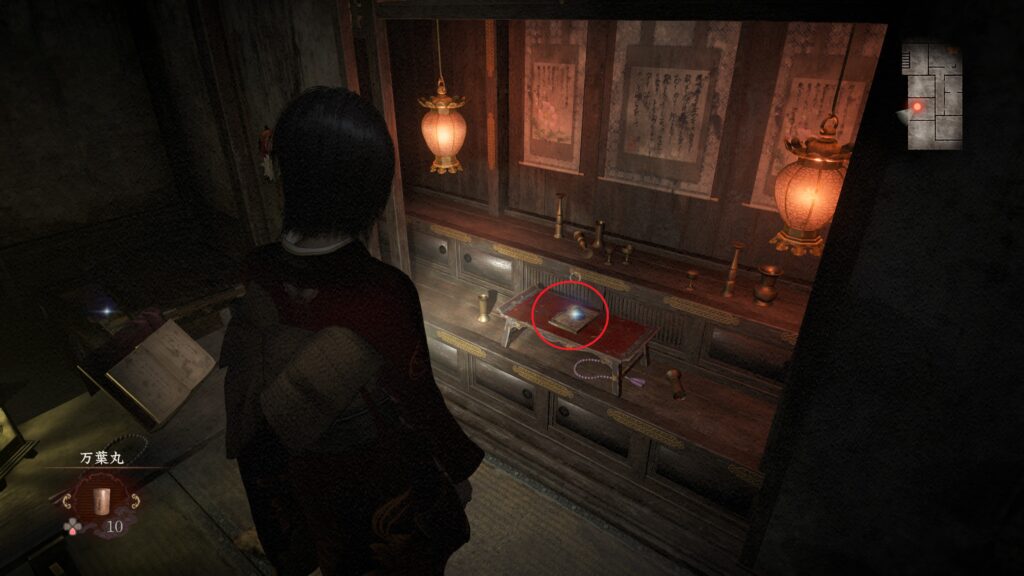The image size is (1024, 576).
Task: Open the minimap in the corner
Action: point(934,96)
